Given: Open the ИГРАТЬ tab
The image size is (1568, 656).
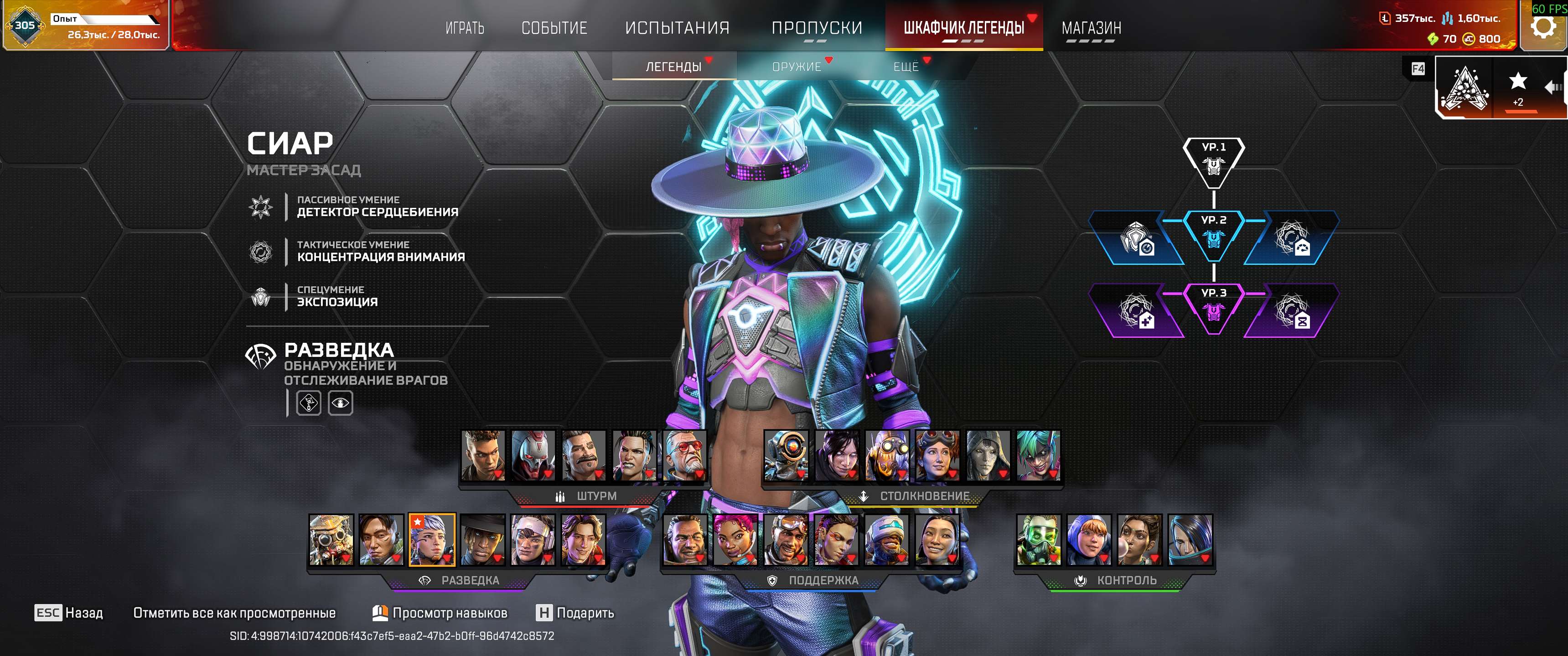Looking at the screenshot, I should point(465,28).
